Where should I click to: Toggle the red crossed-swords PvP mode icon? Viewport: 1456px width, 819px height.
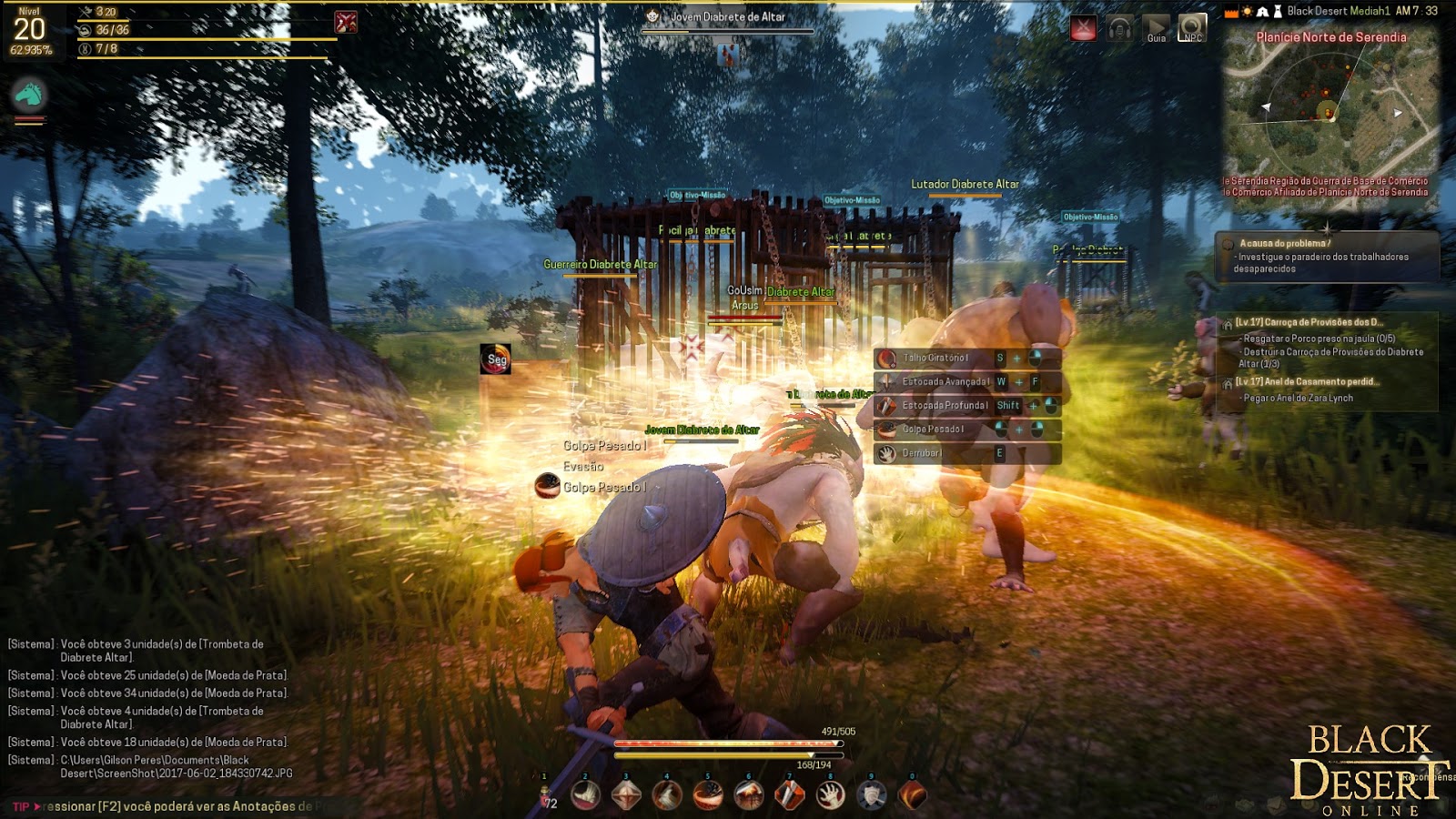pyautogui.click(x=1084, y=28)
